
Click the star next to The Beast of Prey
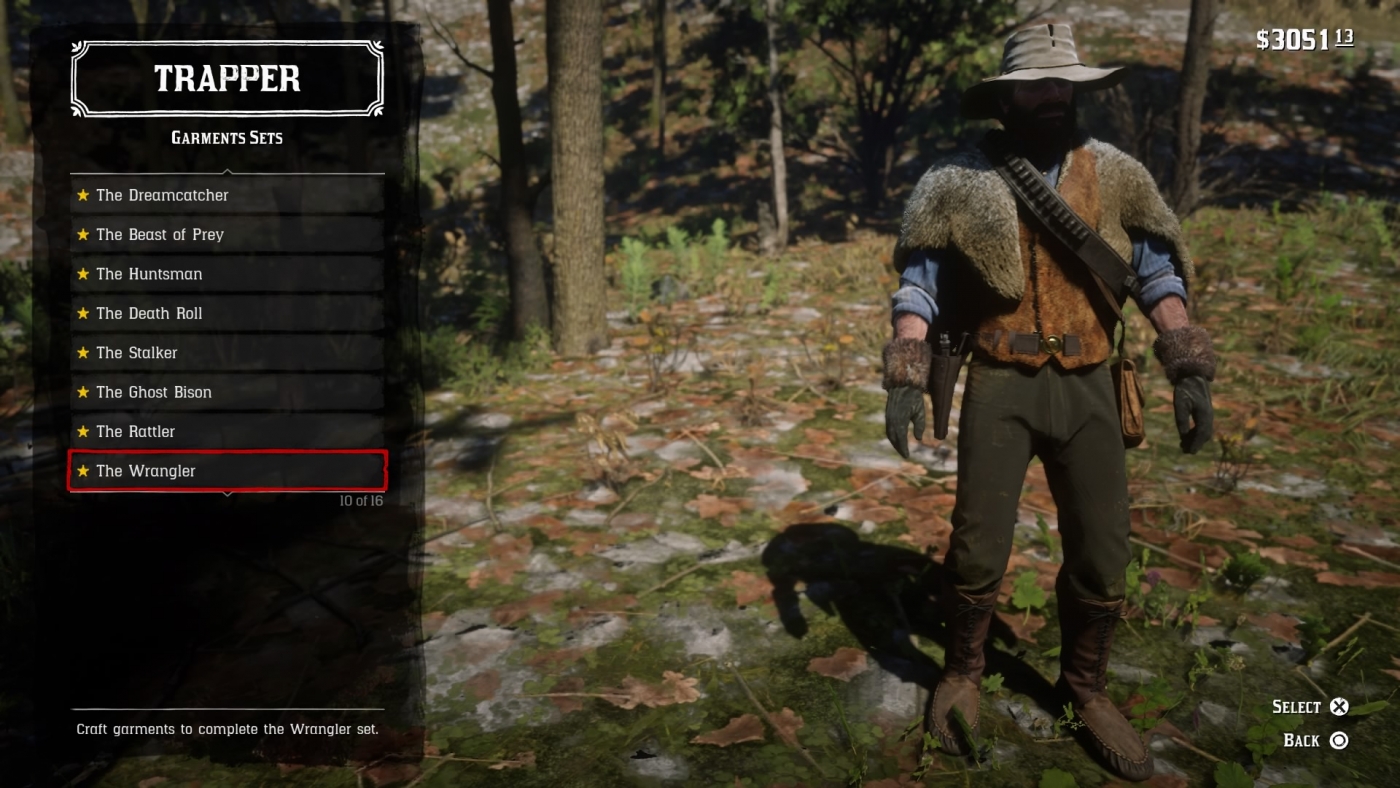82,234
